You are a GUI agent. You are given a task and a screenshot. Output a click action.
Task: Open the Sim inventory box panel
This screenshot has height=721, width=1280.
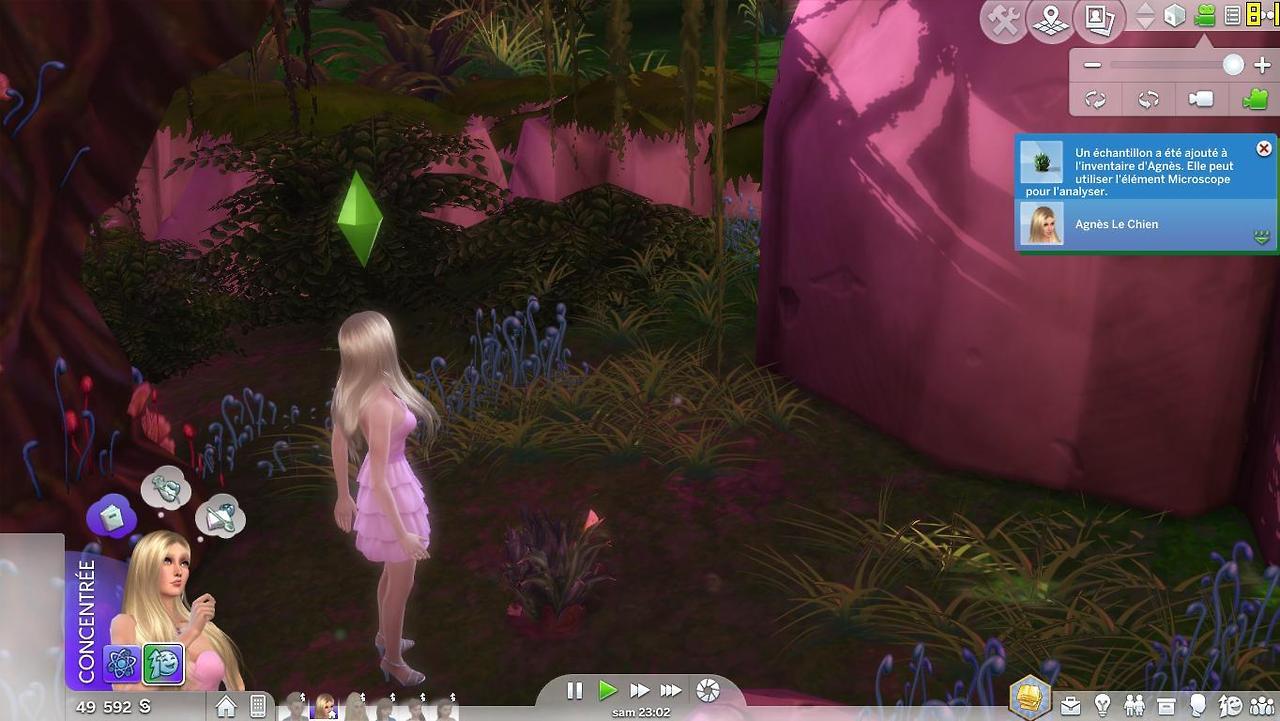(1165, 706)
